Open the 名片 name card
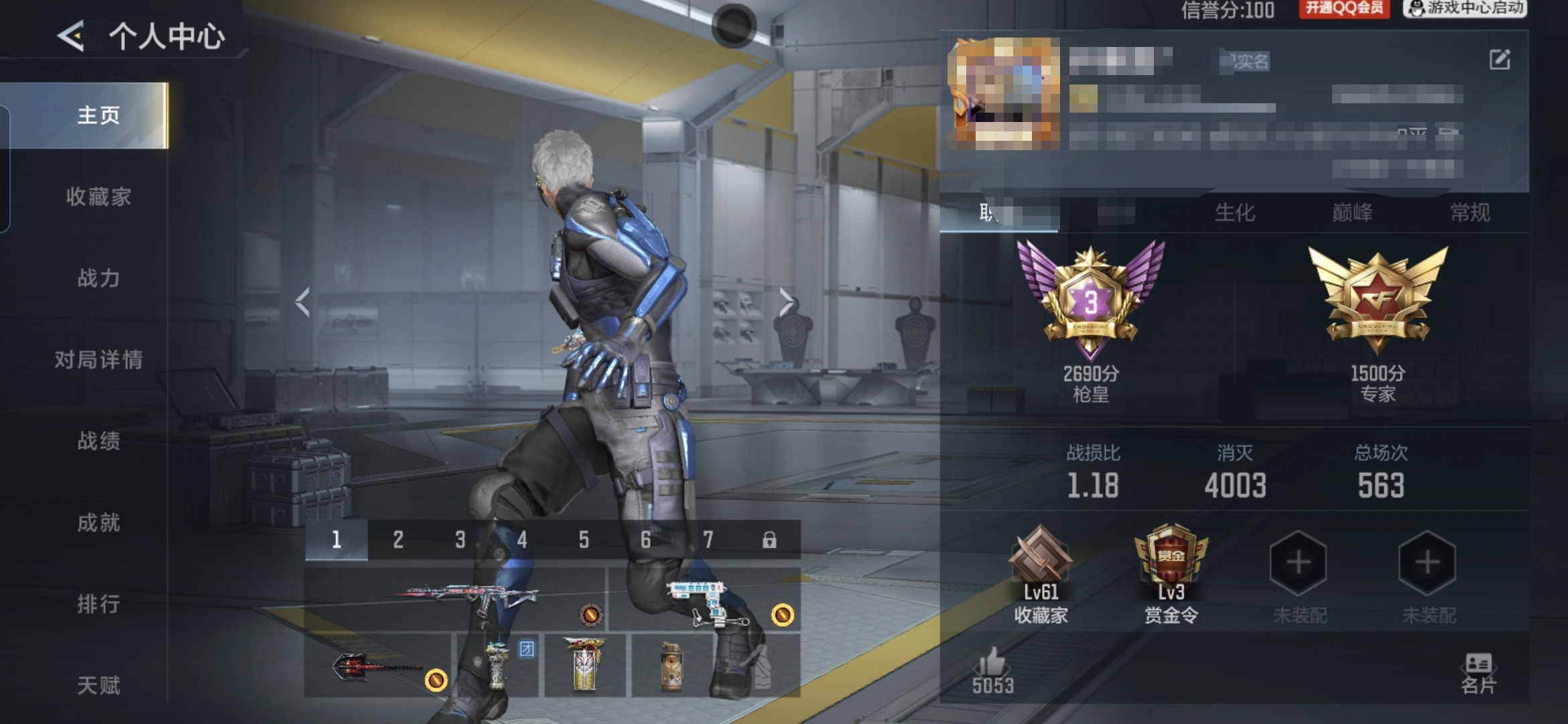This screenshot has height=724, width=1568. click(x=1478, y=673)
